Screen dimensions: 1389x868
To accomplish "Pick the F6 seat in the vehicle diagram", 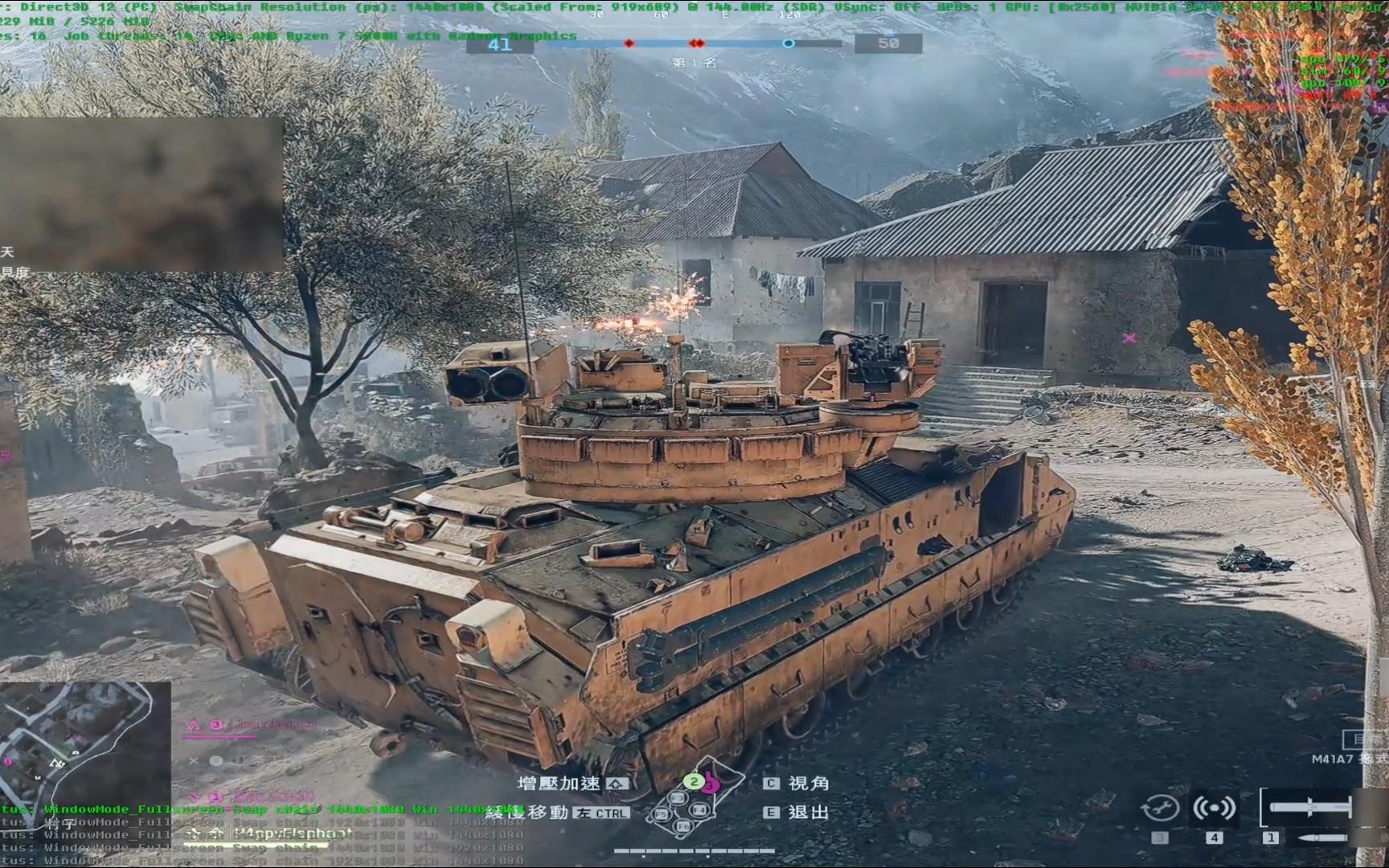I will [683, 826].
